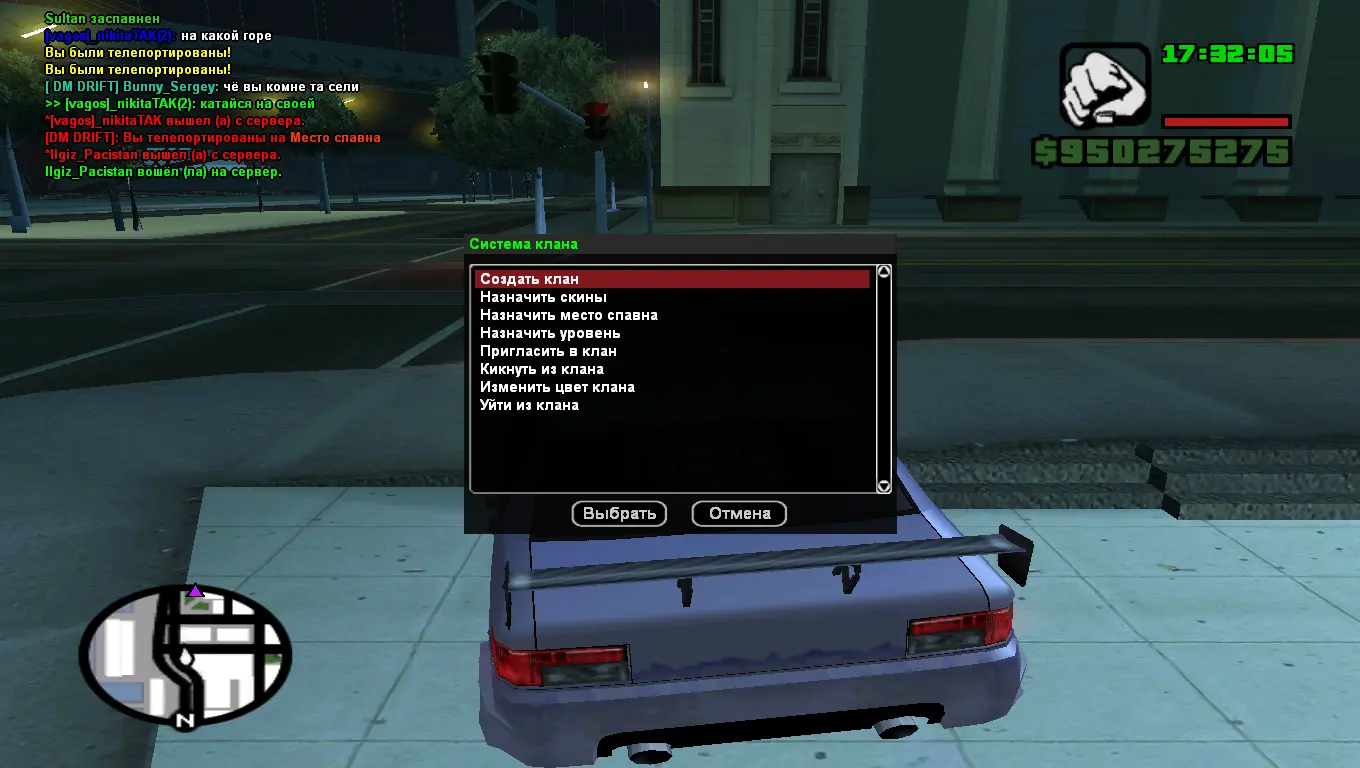Screen dimensions: 1360x768
Task: Click the list's scroll-down arrow
Action: [x=883, y=486]
